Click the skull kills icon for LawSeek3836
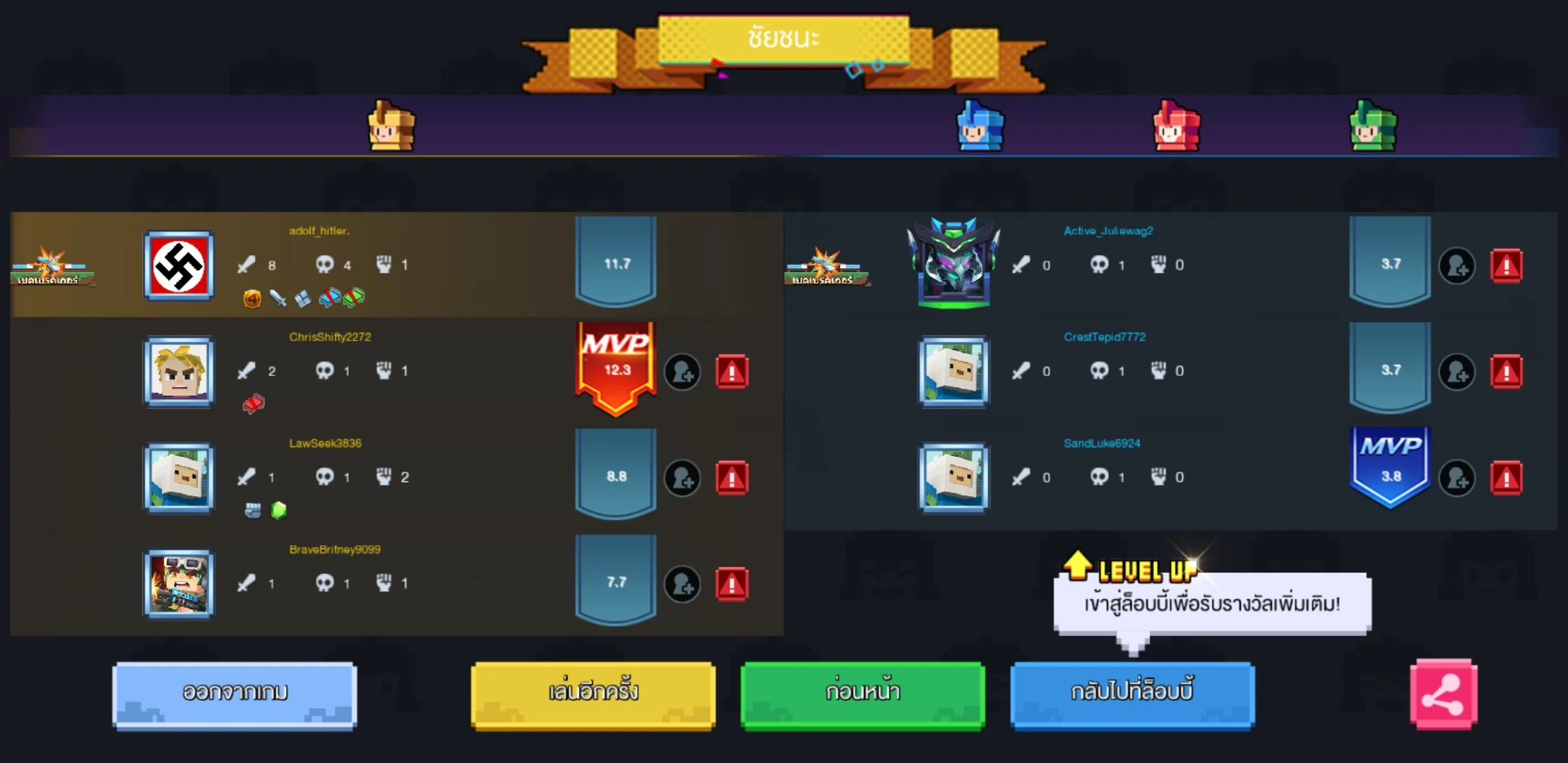The width and height of the screenshot is (1568, 763). click(x=325, y=477)
